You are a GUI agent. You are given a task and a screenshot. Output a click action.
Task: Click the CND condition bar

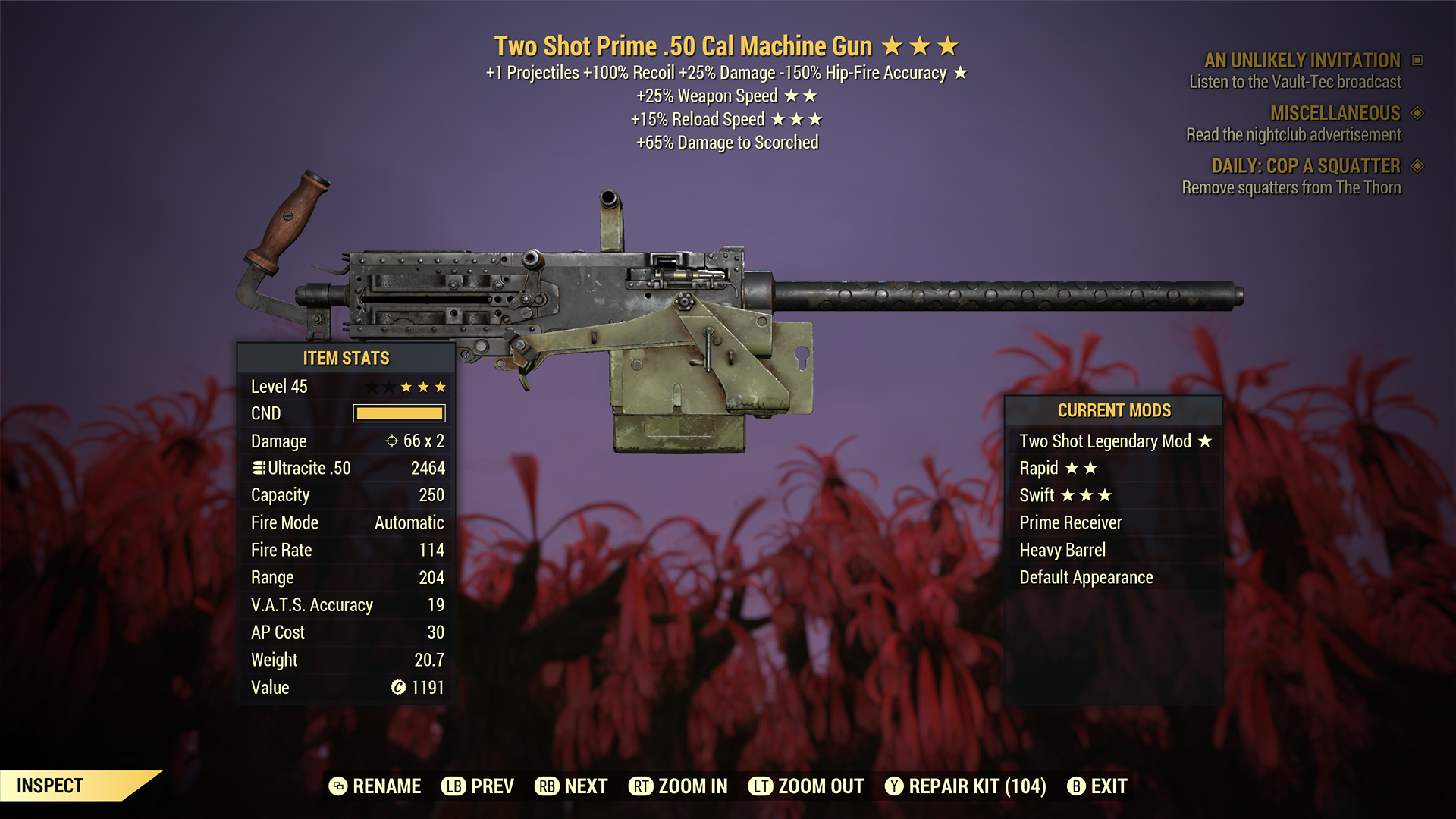398,413
